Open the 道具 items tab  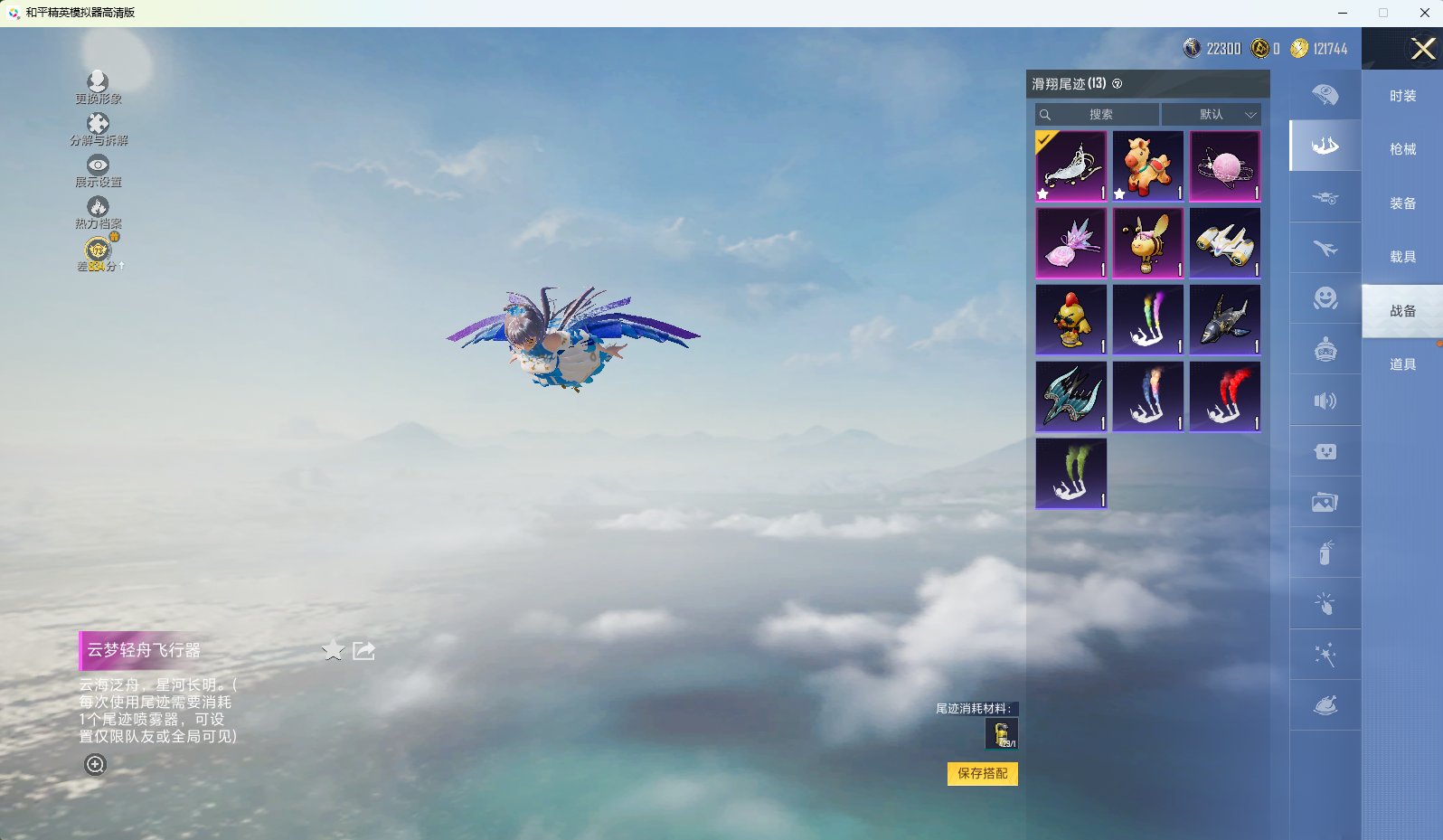(1402, 364)
